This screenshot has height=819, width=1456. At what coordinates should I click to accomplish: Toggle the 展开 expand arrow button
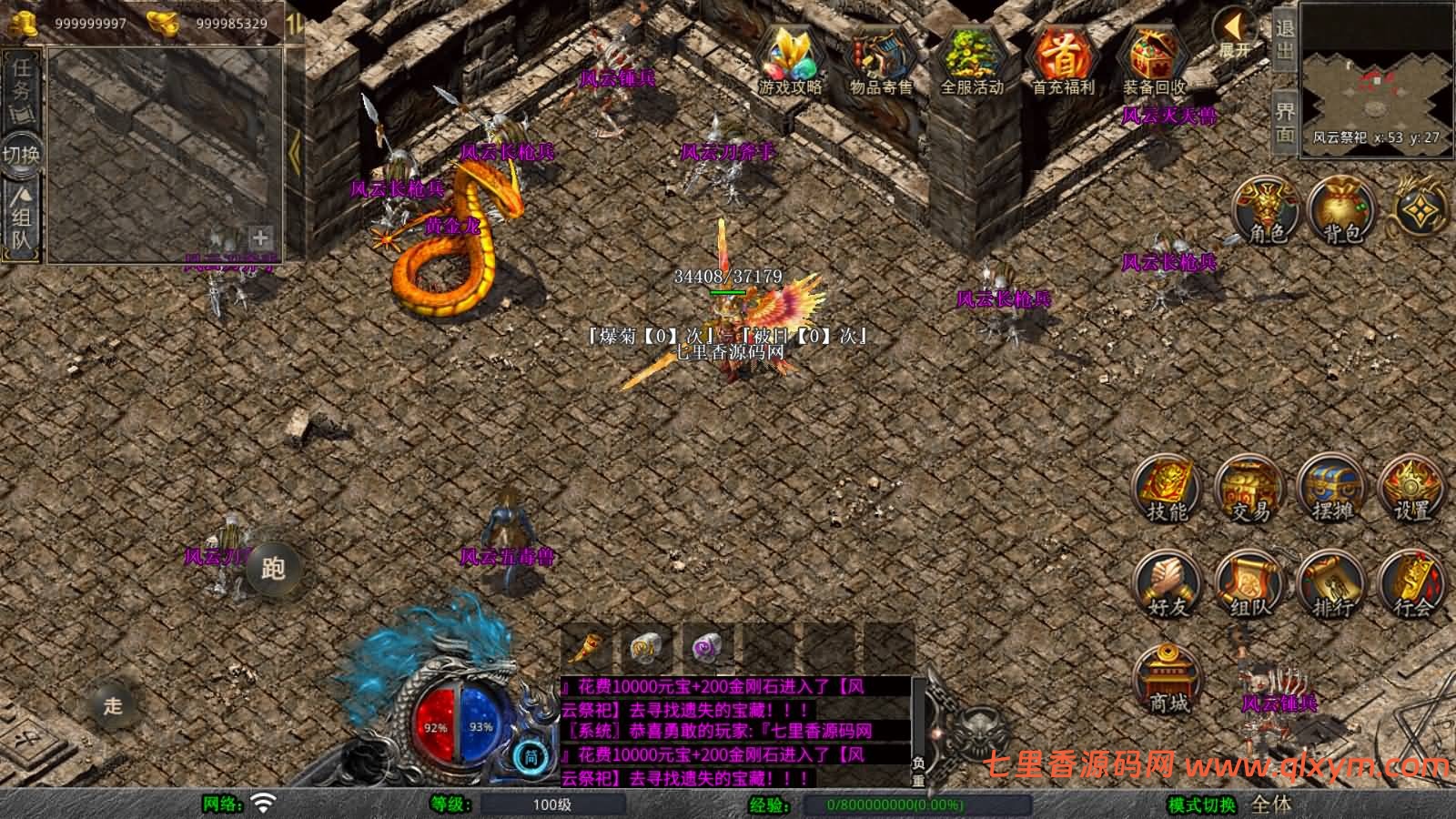pos(1235,35)
